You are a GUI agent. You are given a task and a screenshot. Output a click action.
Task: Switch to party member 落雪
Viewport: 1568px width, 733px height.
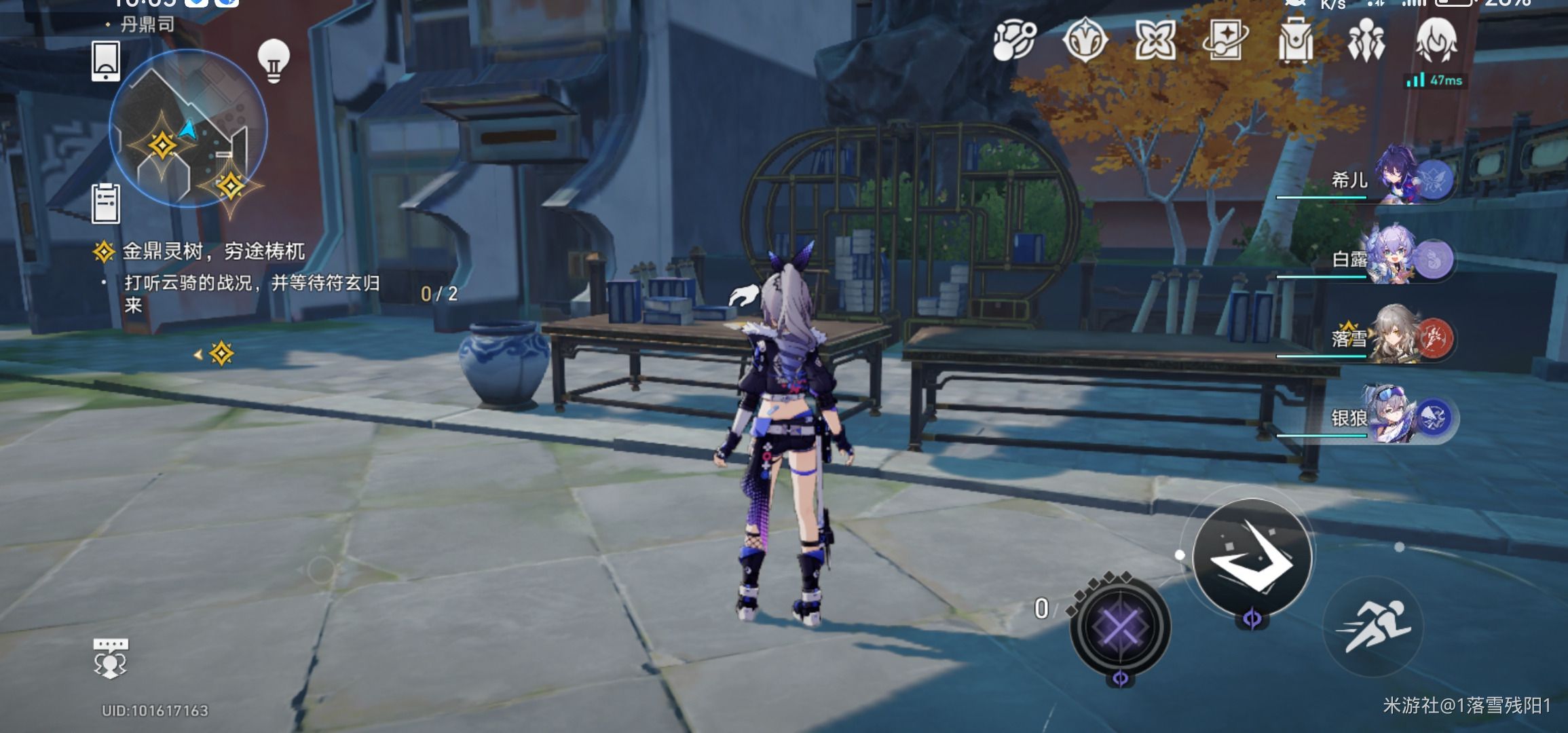point(1398,337)
